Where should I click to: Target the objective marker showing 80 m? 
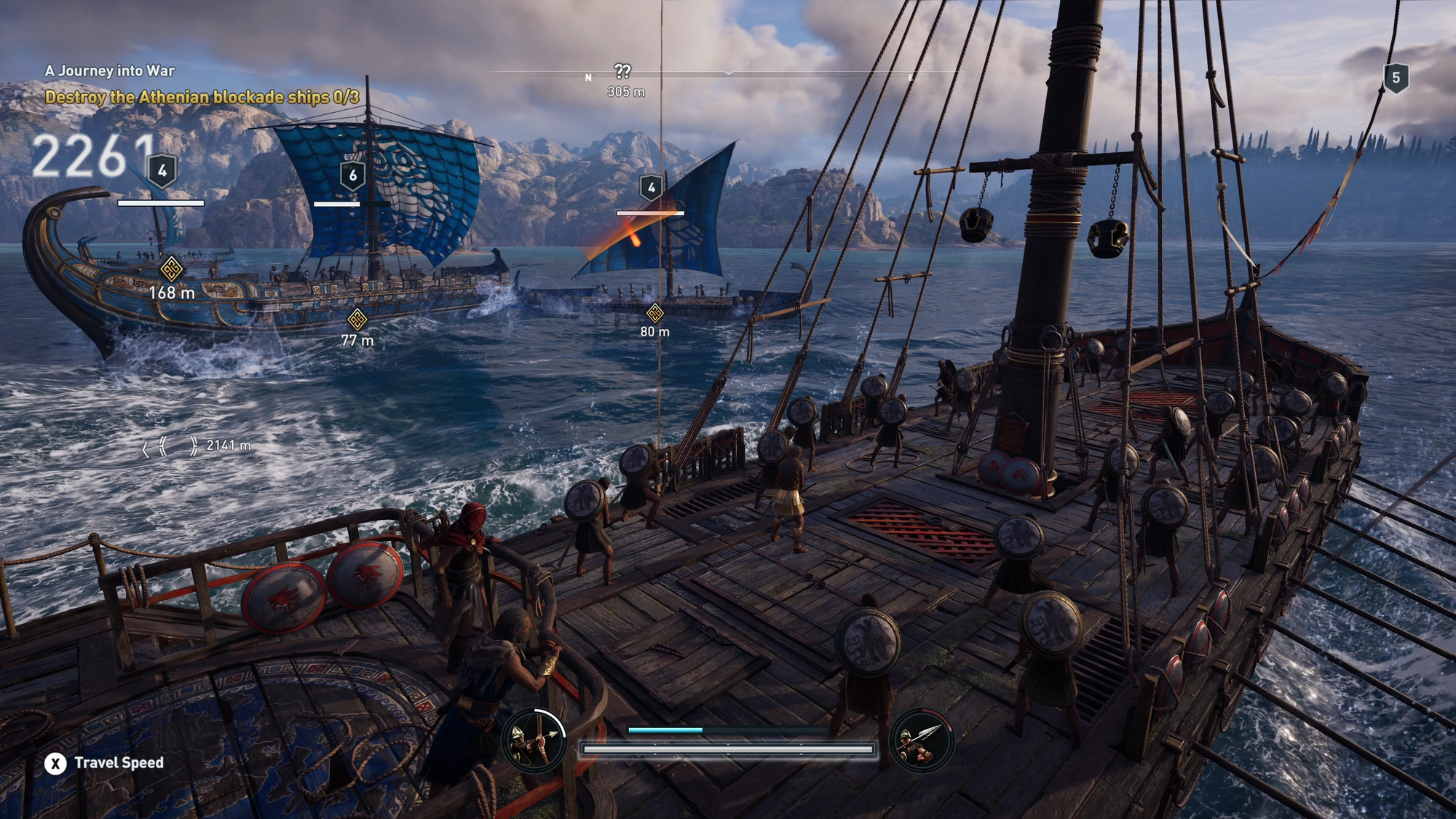pyautogui.click(x=654, y=313)
